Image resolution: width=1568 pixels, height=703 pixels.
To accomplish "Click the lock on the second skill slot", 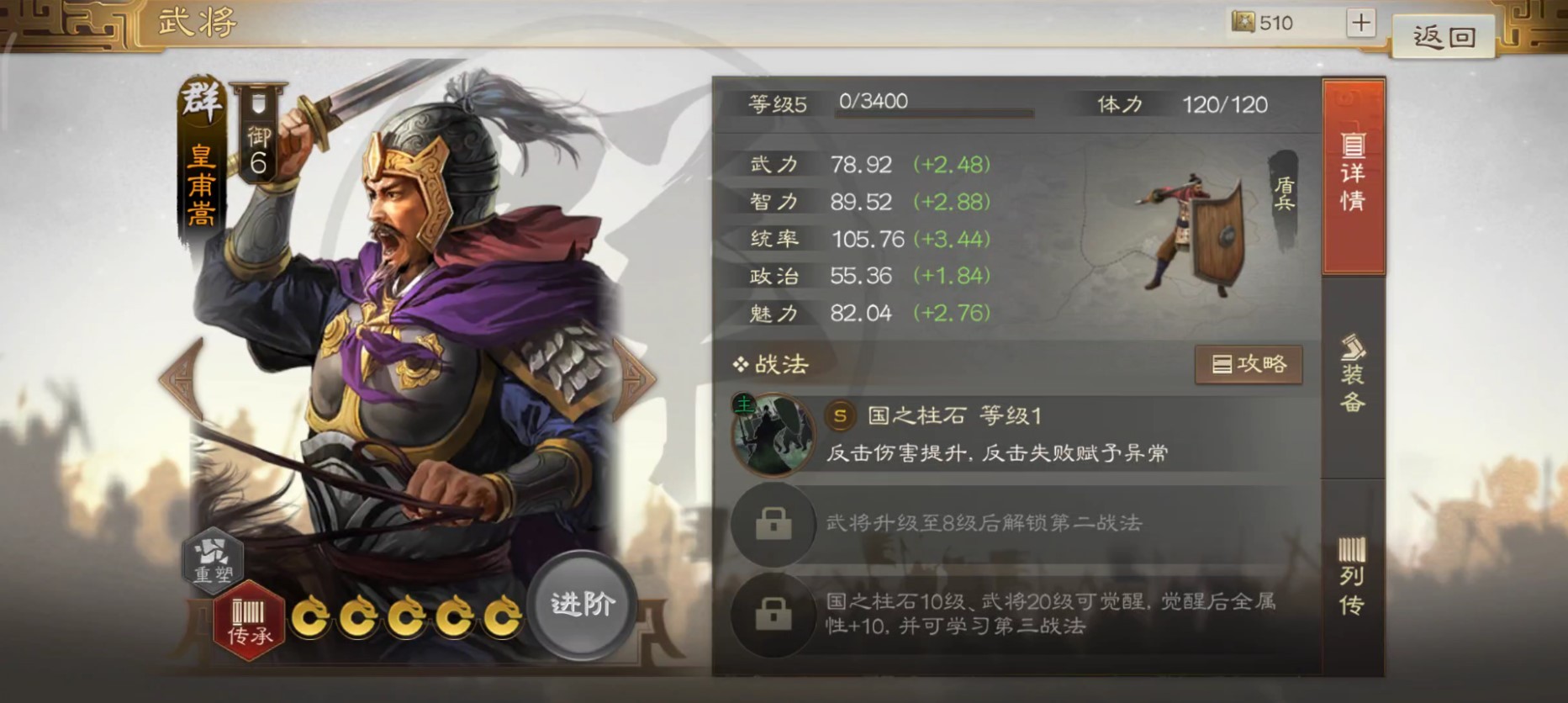I will coord(773,524).
